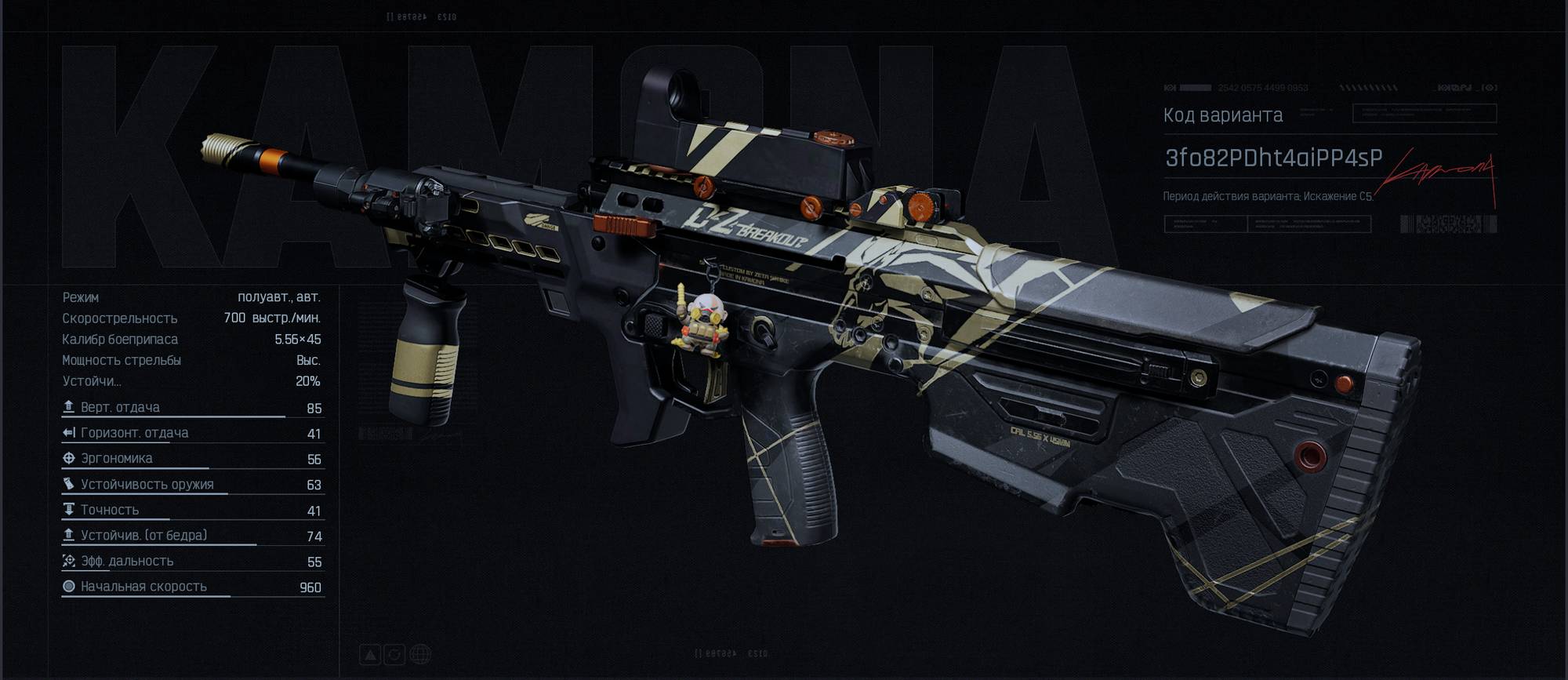The height and width of the screenshot is (680, 1568).
Task: Click the triangle icon in the bottom bar
Action: tap(370, 654)
